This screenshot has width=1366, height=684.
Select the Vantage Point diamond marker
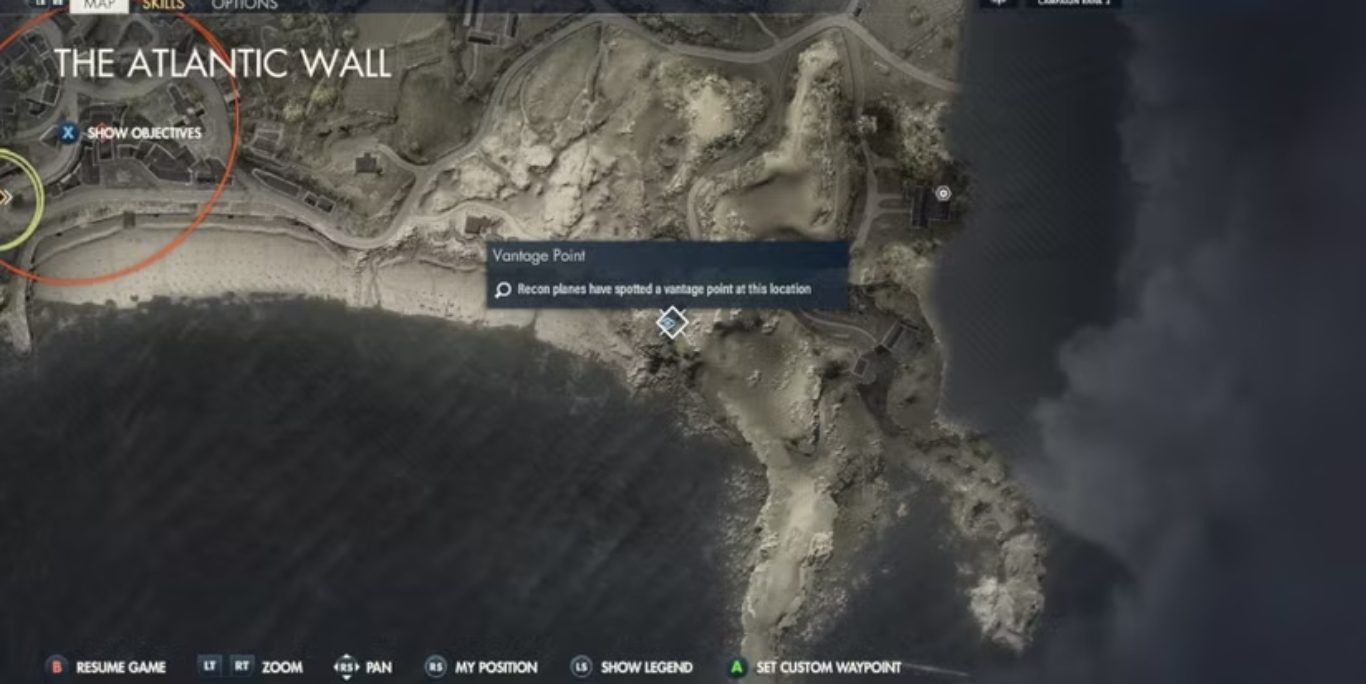(x=672, y=323)
